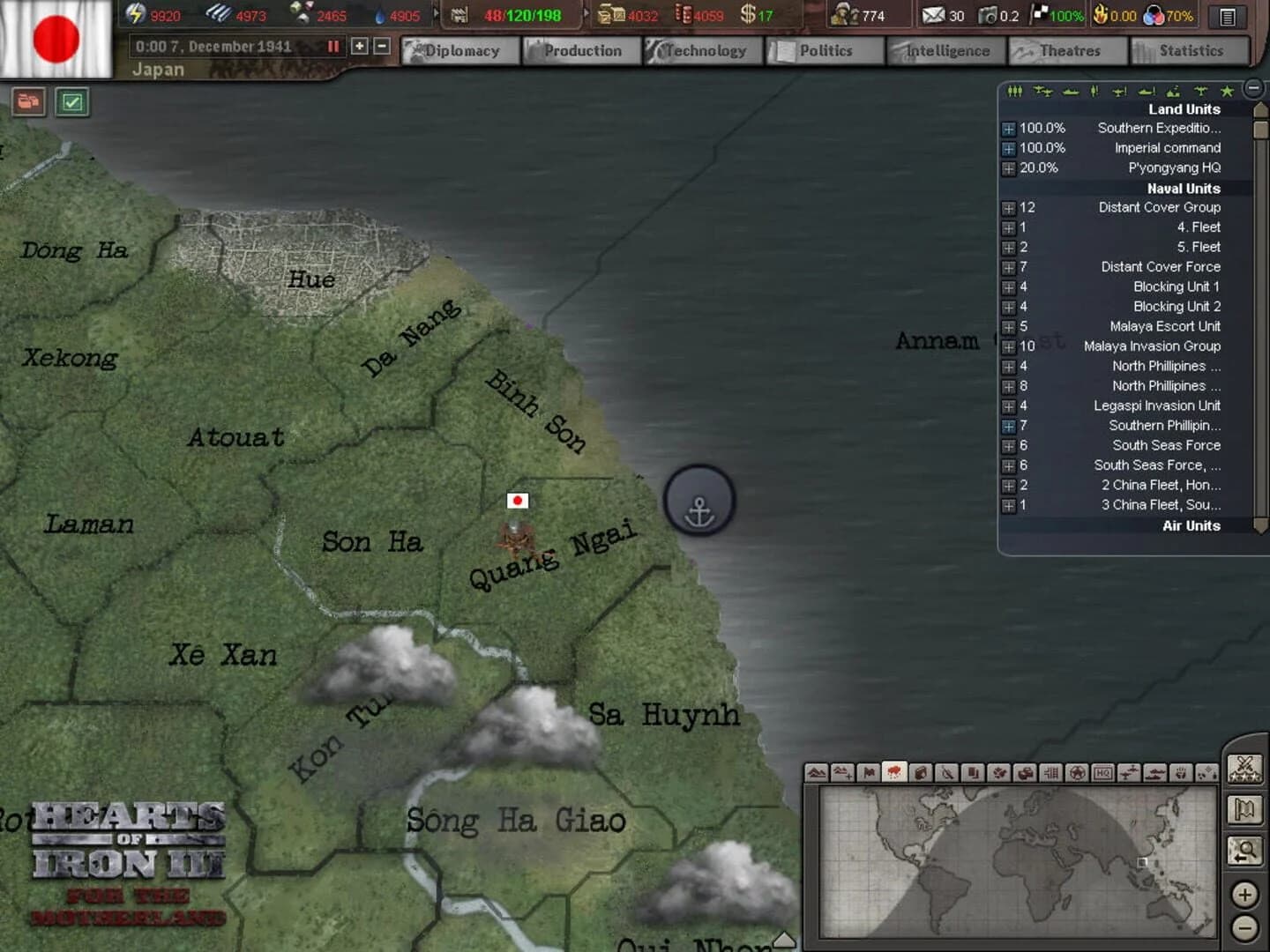Expand the Distant Cover Group fleet entry

click(x=1008, y=208)
